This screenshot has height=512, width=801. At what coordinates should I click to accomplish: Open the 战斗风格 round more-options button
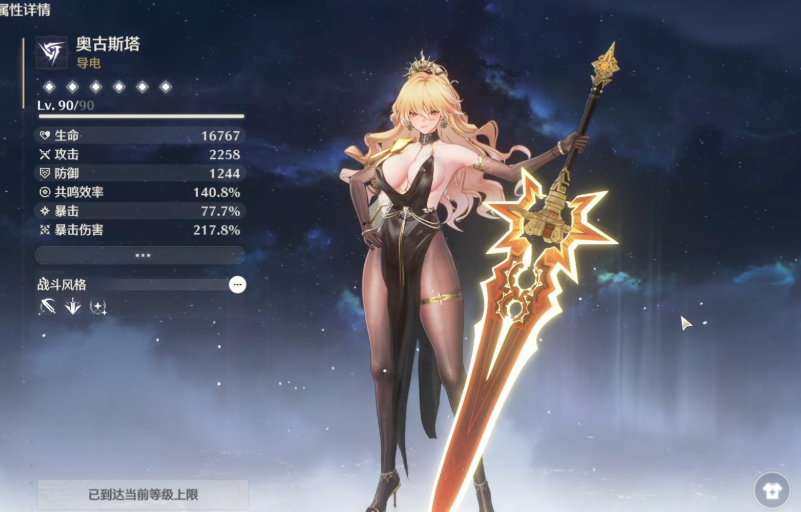[x=237, y=285]
